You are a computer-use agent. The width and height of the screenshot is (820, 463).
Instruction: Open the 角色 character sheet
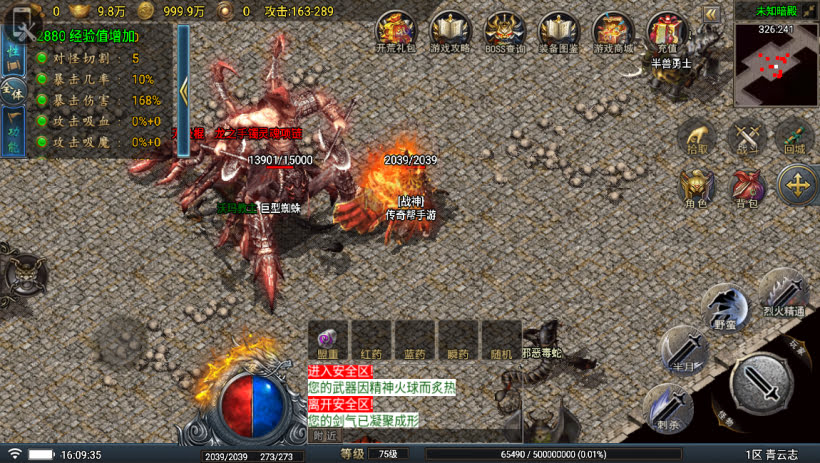[x=696, y=188]
